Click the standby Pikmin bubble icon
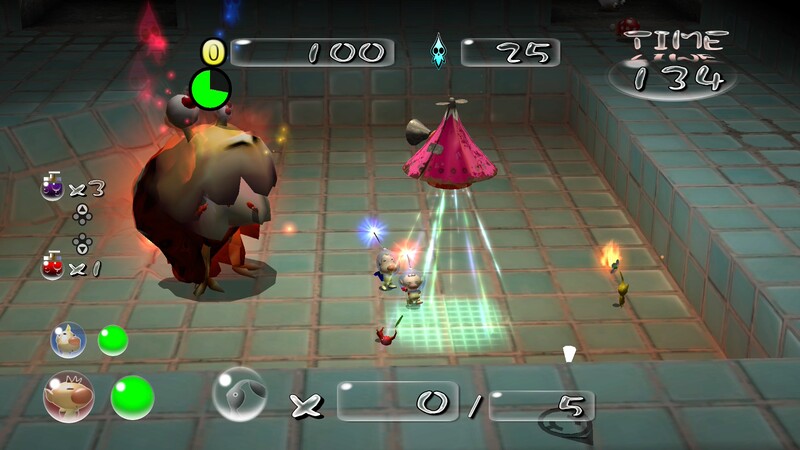 [240, 395]
